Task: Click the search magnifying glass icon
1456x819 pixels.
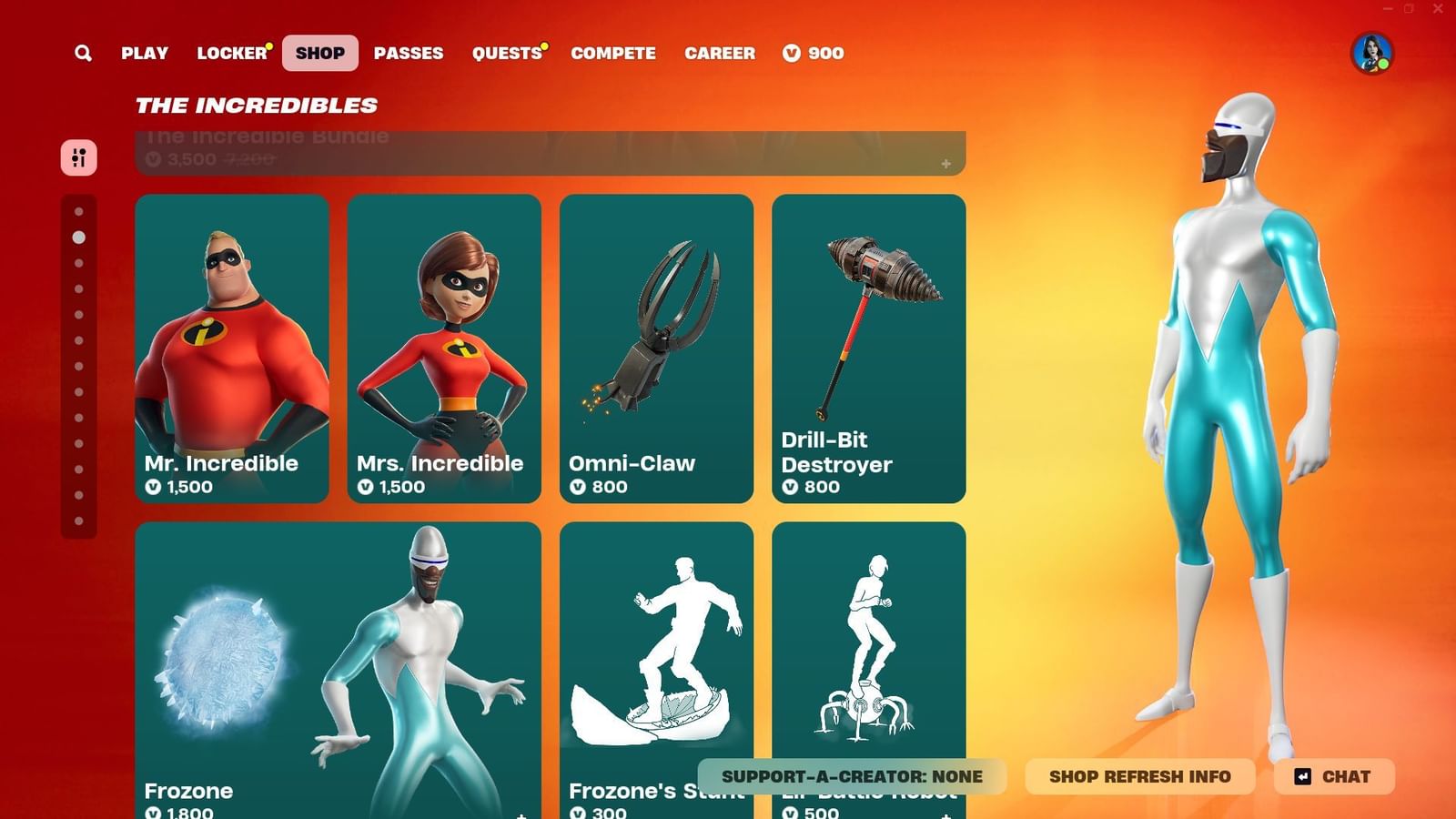Action: (83, 53)
